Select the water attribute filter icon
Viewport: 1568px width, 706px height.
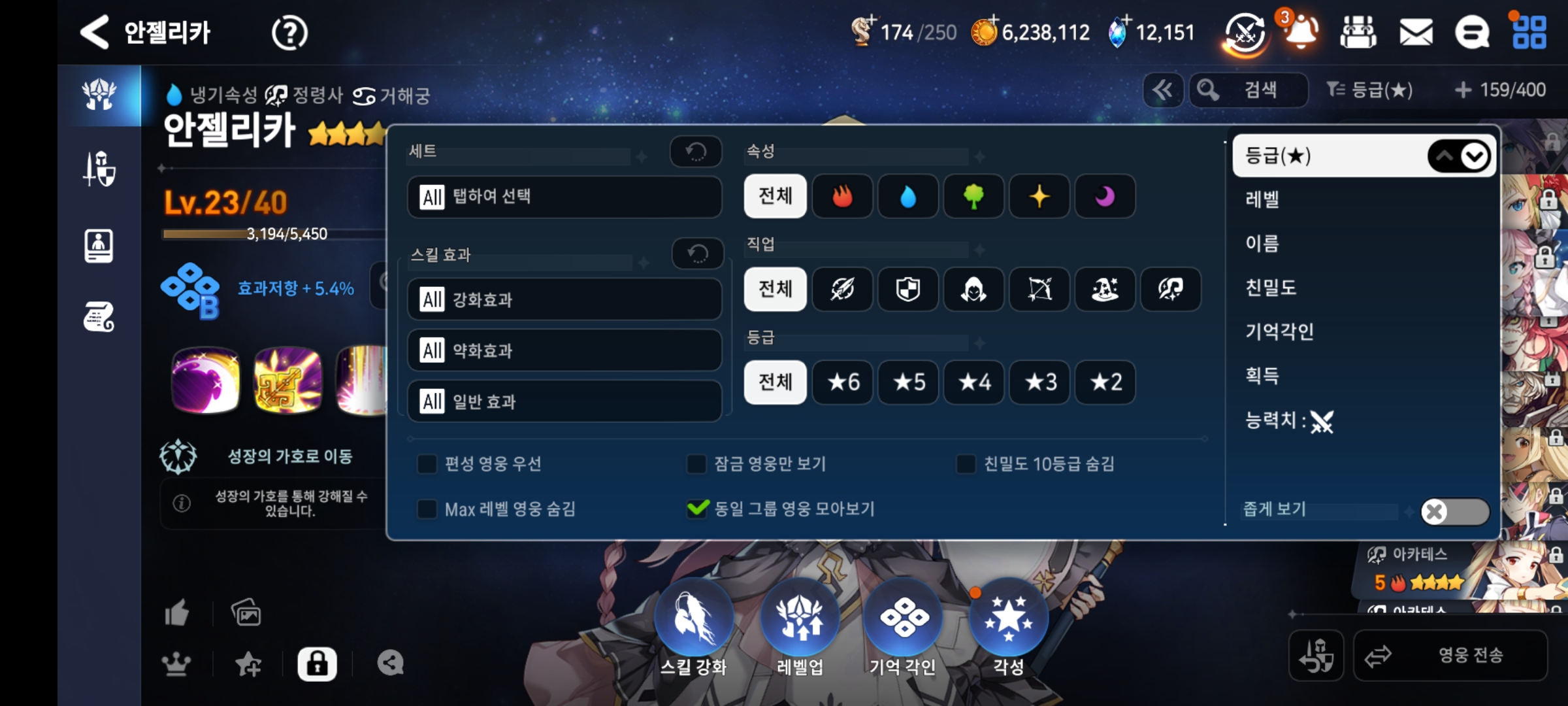[907, 197]
